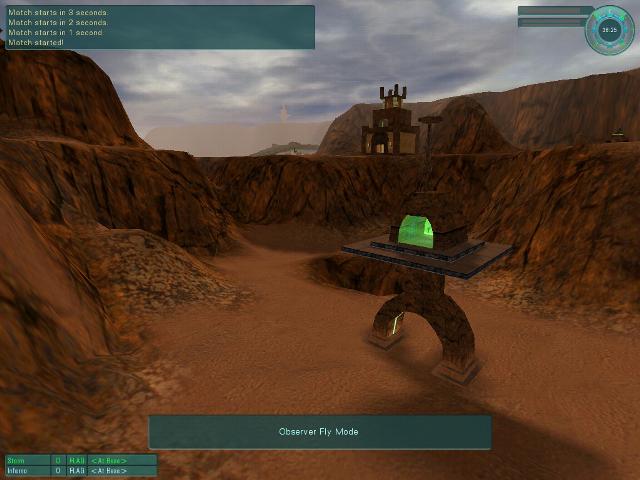Image resolution: width=640 pixels, height=480 pixels.
Task: Click the circular compass dial
Action: coord(609,29)
